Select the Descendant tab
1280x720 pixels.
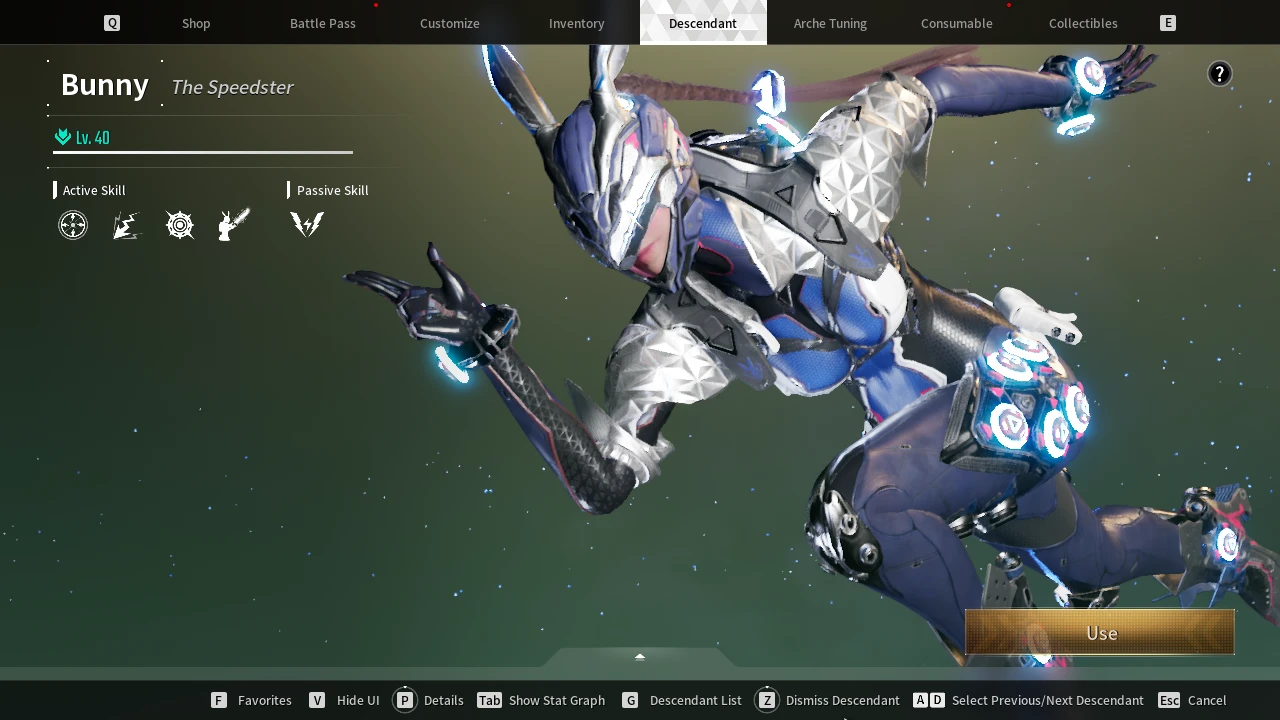pyautogui.click(x=702, y=23)
